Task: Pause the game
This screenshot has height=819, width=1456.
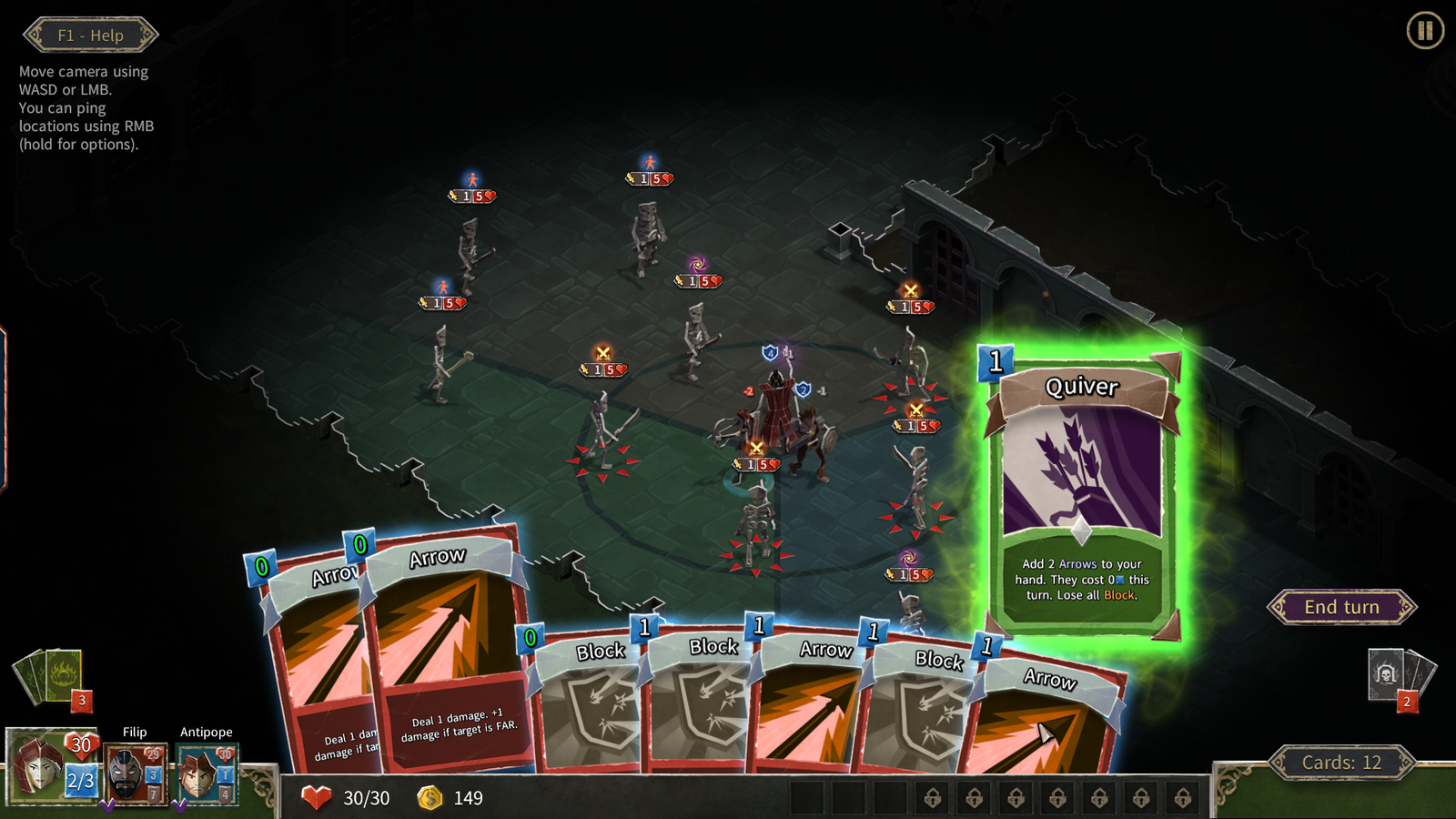Action: click(x=1424, y=31)
